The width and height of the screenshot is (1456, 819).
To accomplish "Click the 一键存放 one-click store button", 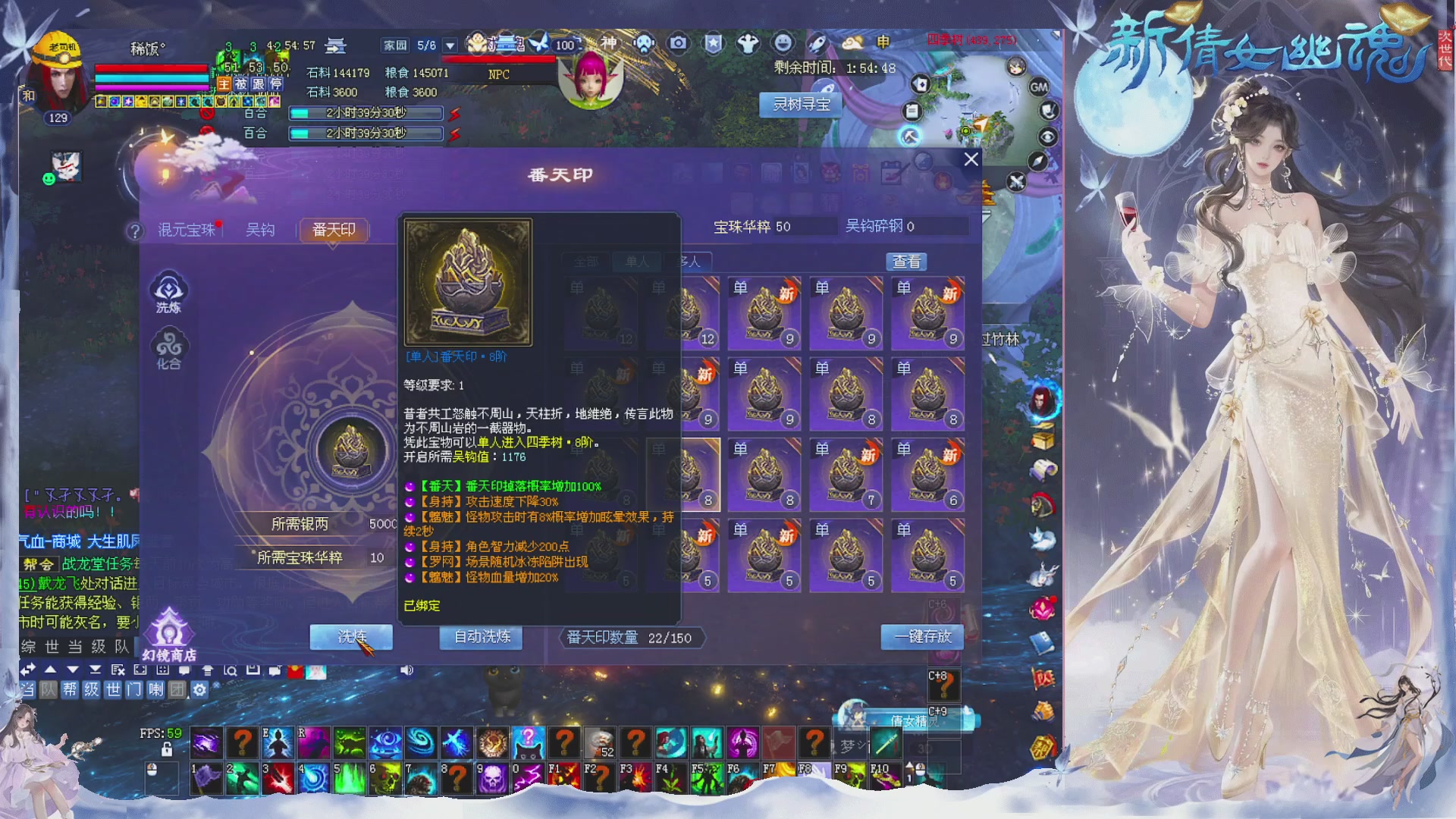I will (x=922, y=637).
